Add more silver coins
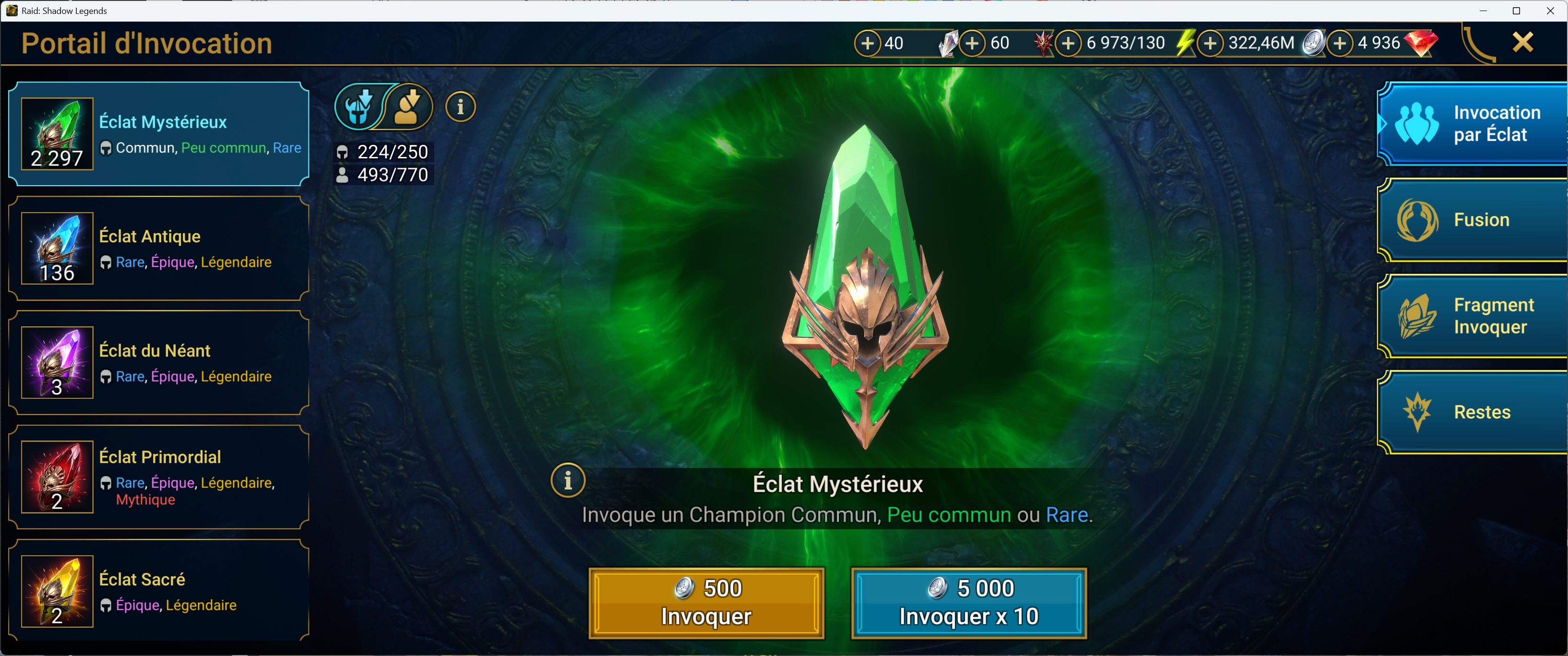Image resolution: width=1568 pixels, height=656 pixels. [x=1210, y=43]
